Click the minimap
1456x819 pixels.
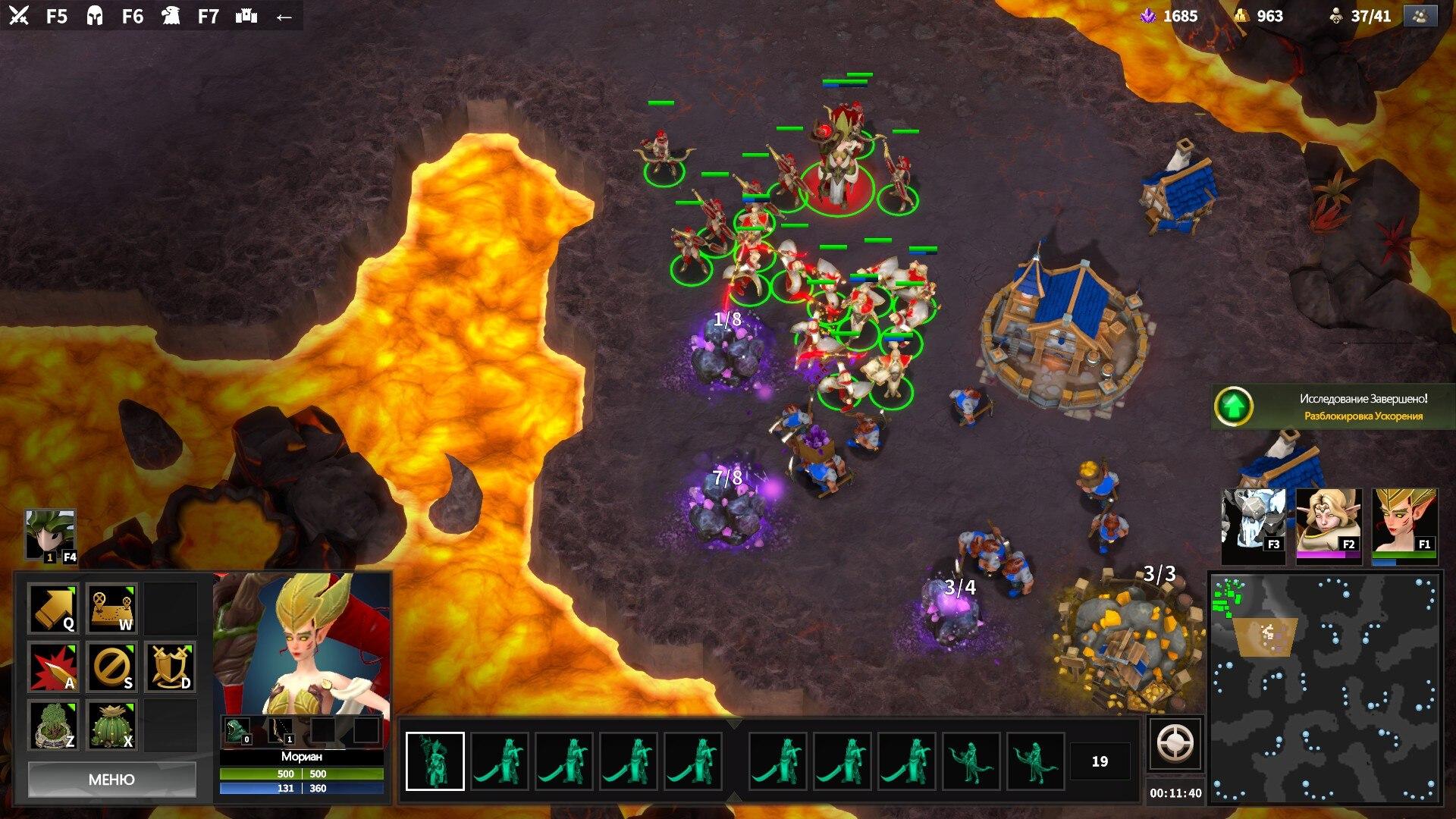(x=1324, y=687)
